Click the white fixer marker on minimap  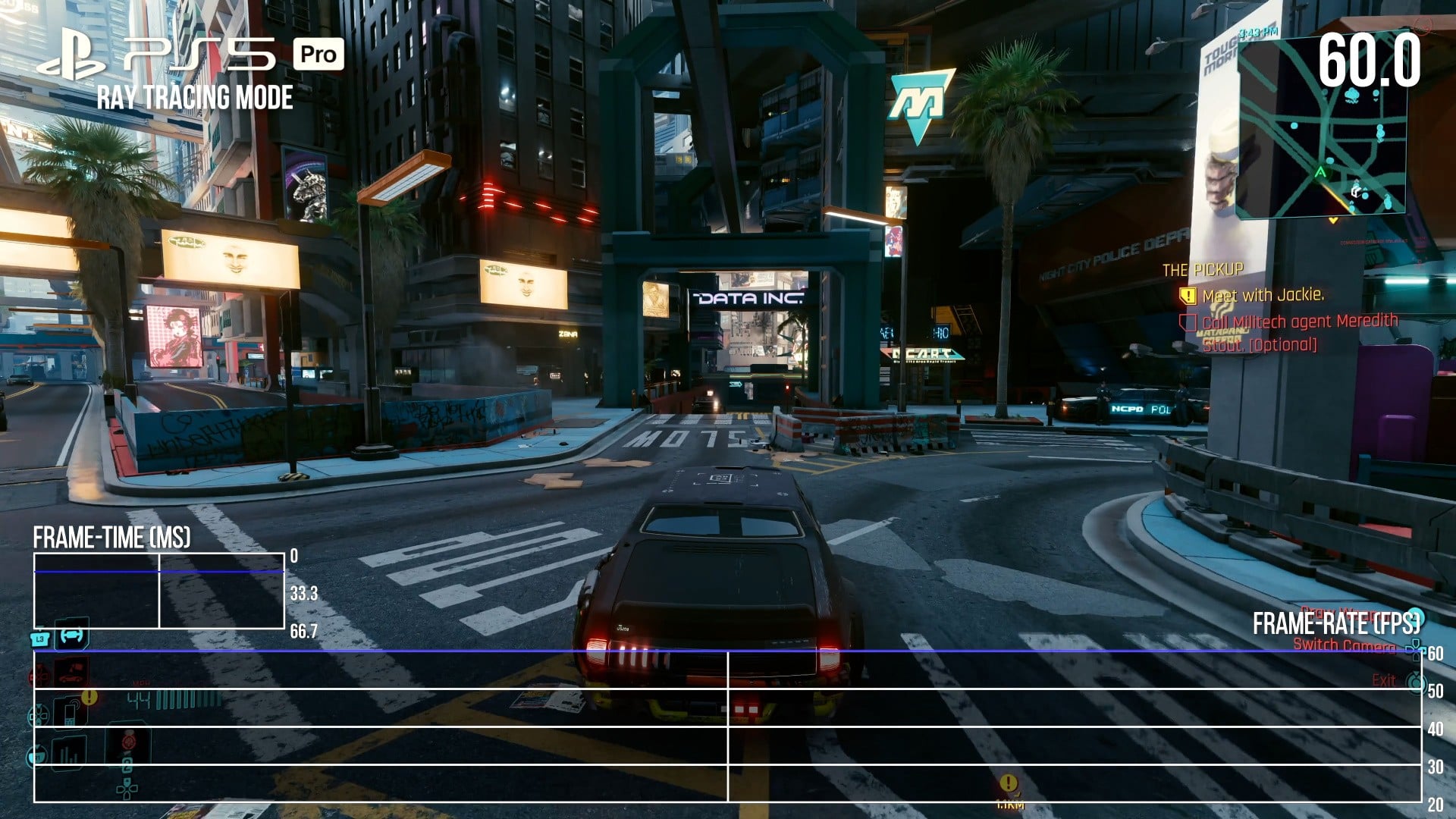1356,191
